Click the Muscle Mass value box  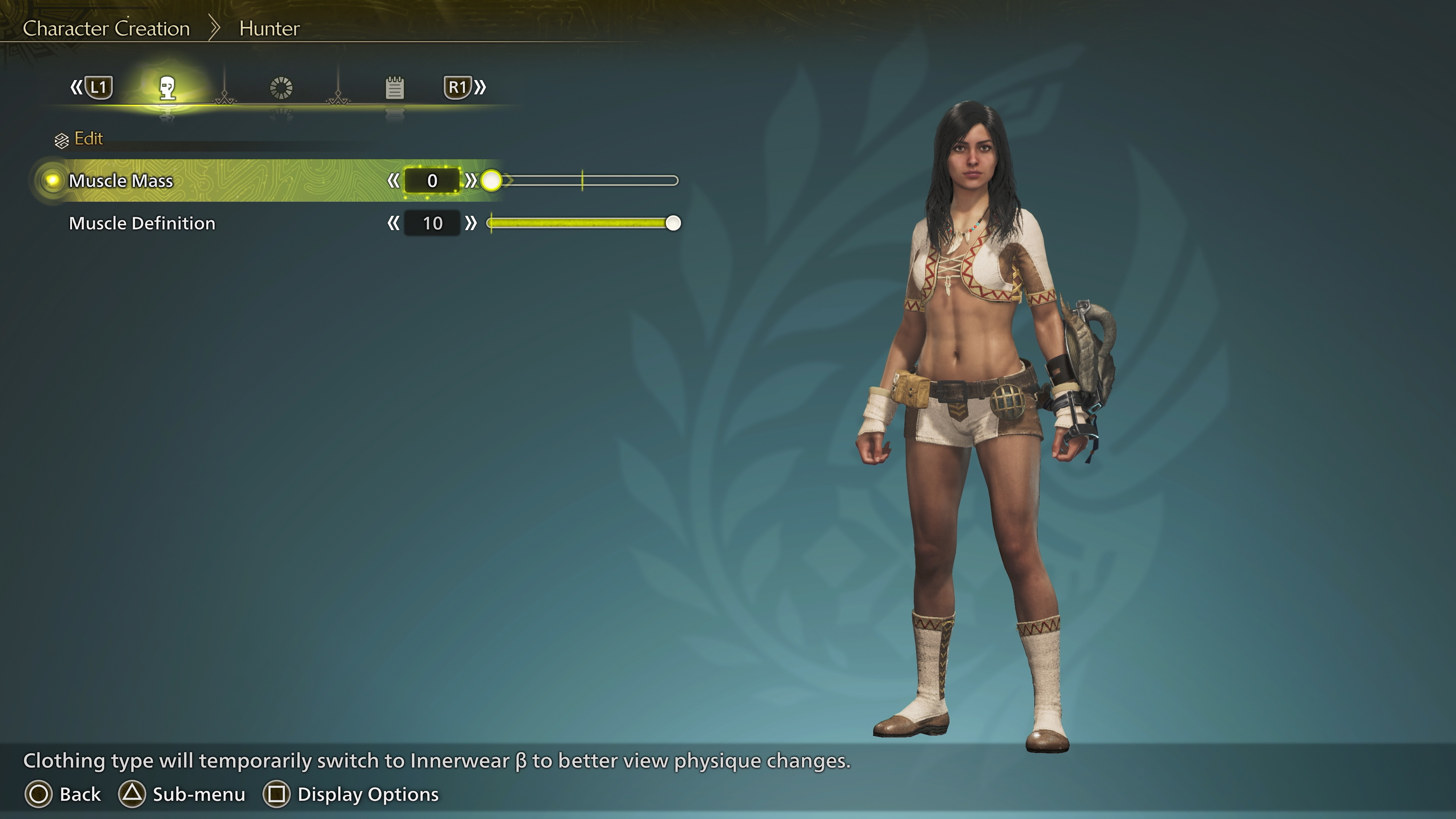tap(432, 181)
